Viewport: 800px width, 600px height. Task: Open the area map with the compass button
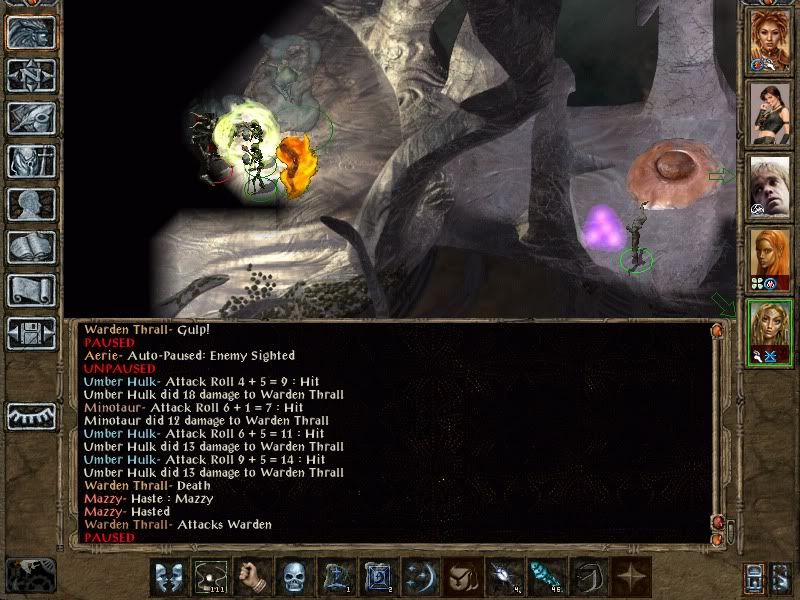tap(31, 75)
